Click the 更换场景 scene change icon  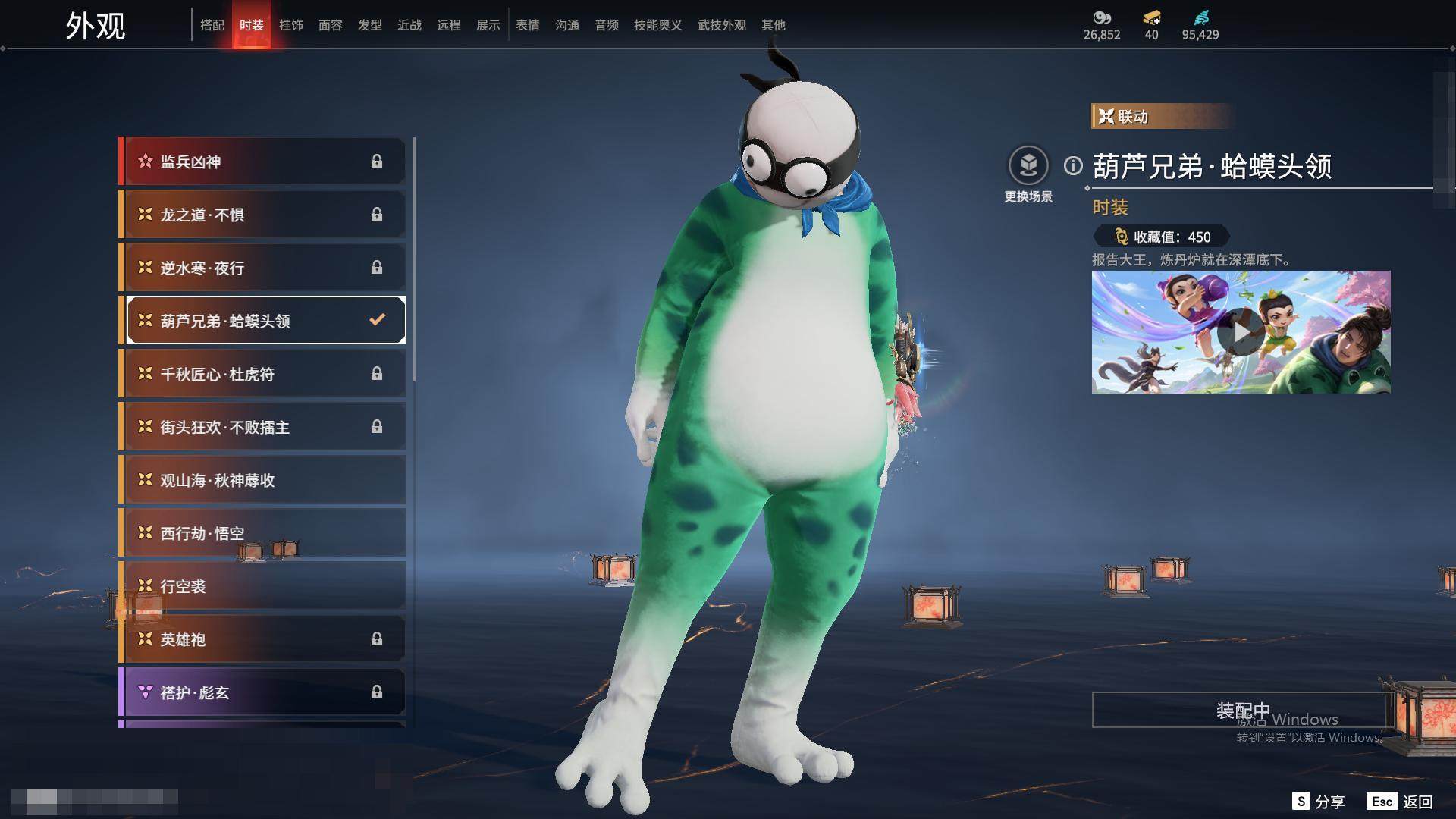tap(1028, 165)
